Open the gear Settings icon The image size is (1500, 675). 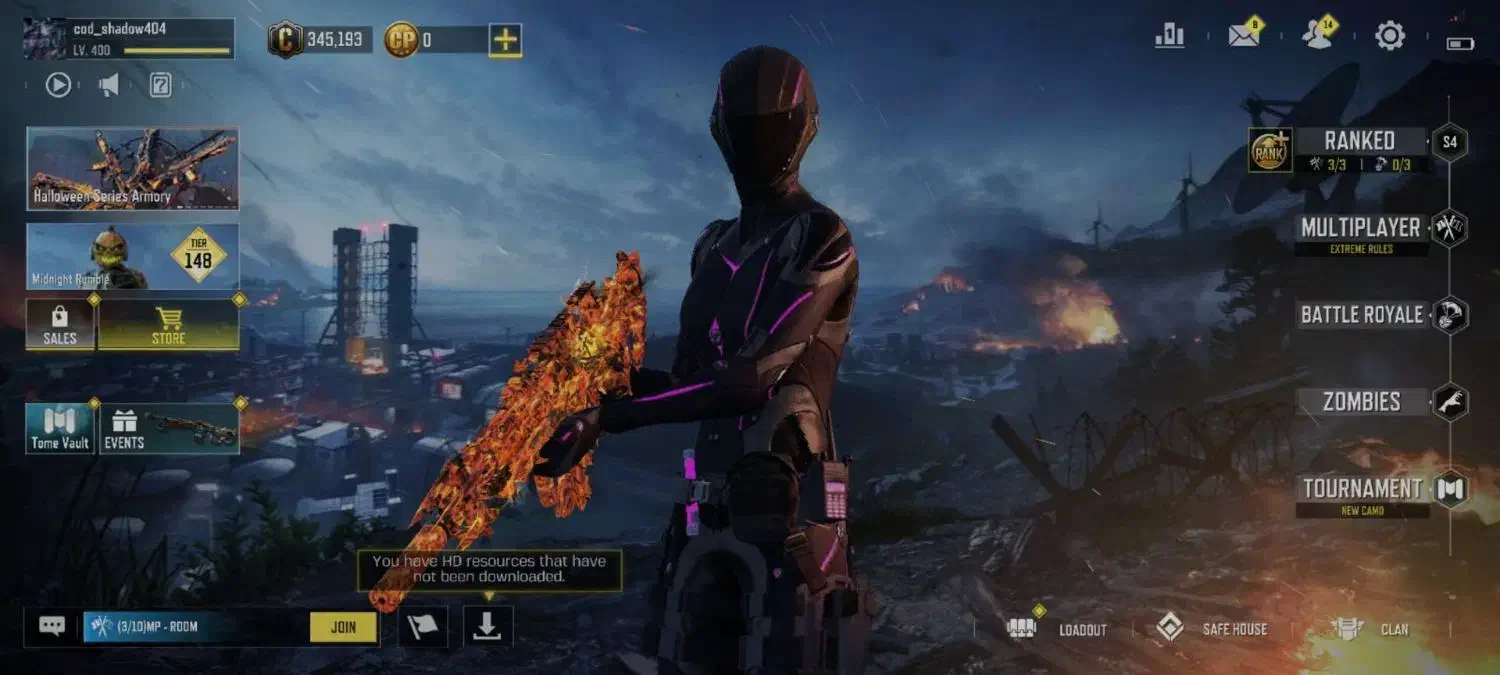pyautogui.click(x=1390, y=37)
